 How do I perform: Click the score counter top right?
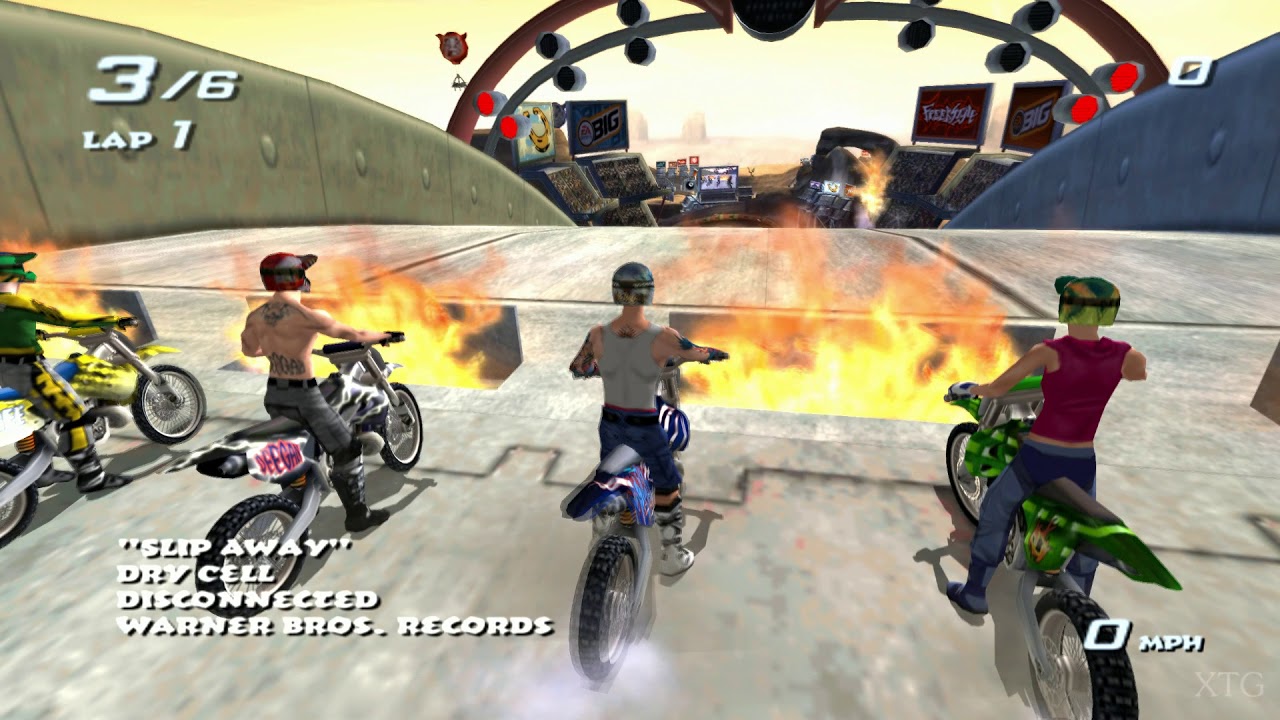(x=1190, y=69)
